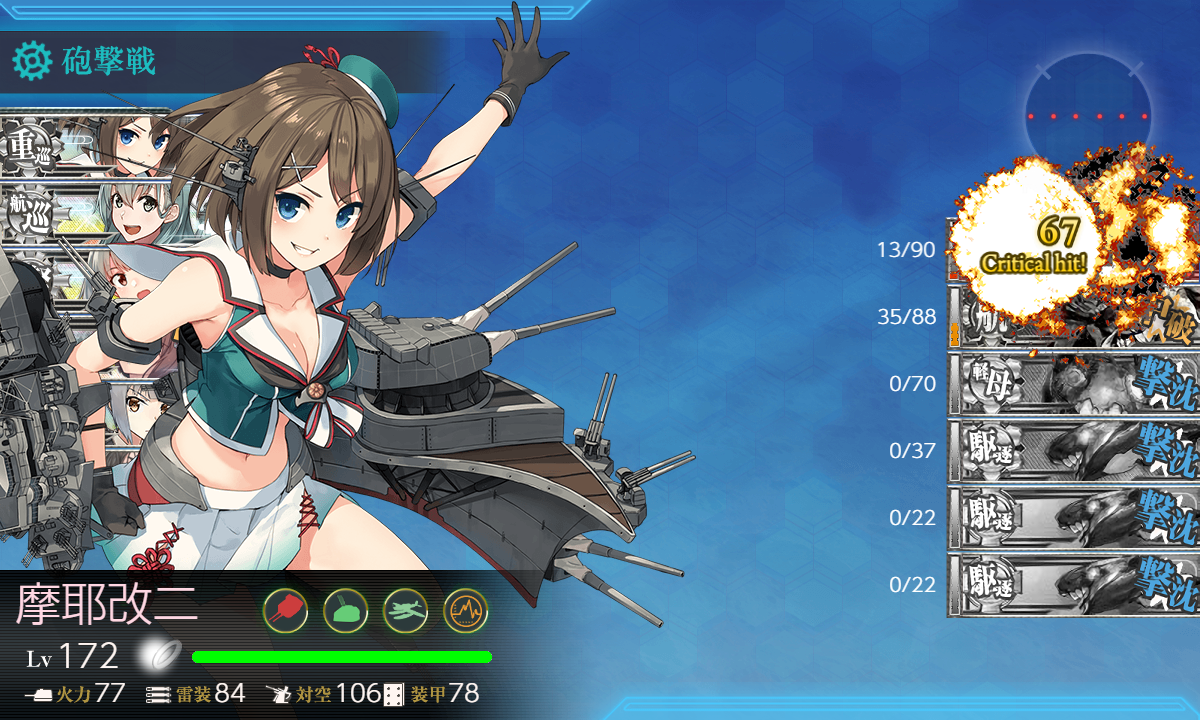Click the circular radar display
Screen dimensions: 1200x720
pos(1088,116)
